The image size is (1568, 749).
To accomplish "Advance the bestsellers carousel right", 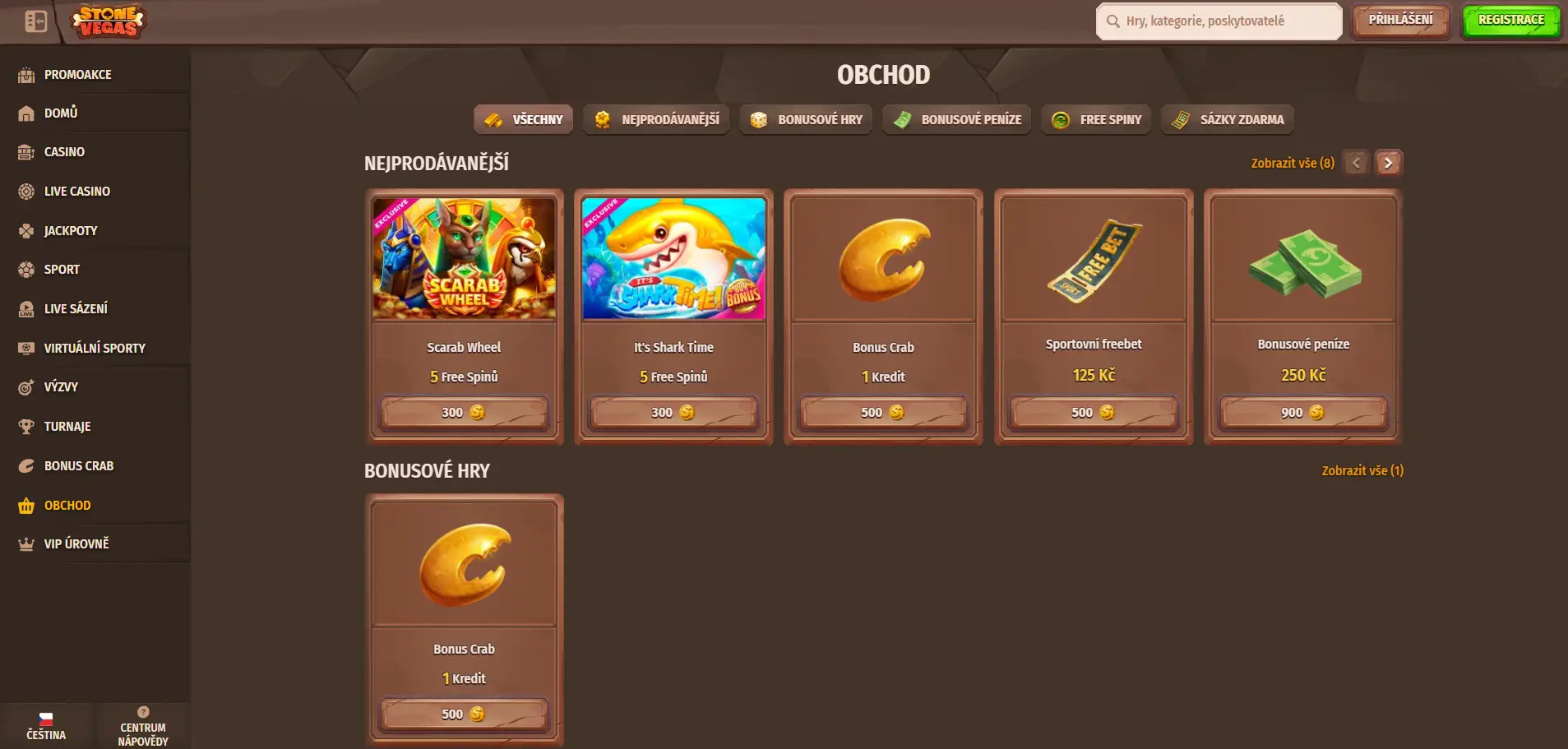I will (x=1389, y=163).
